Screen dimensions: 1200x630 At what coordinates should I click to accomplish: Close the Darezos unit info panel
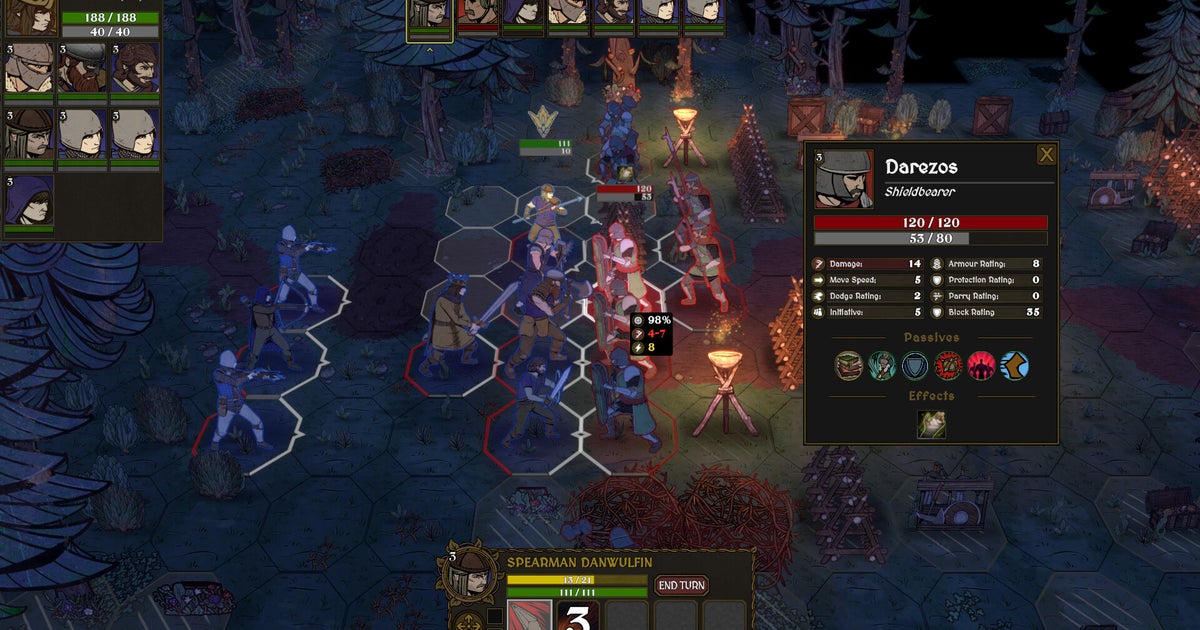coord(1046,154)
